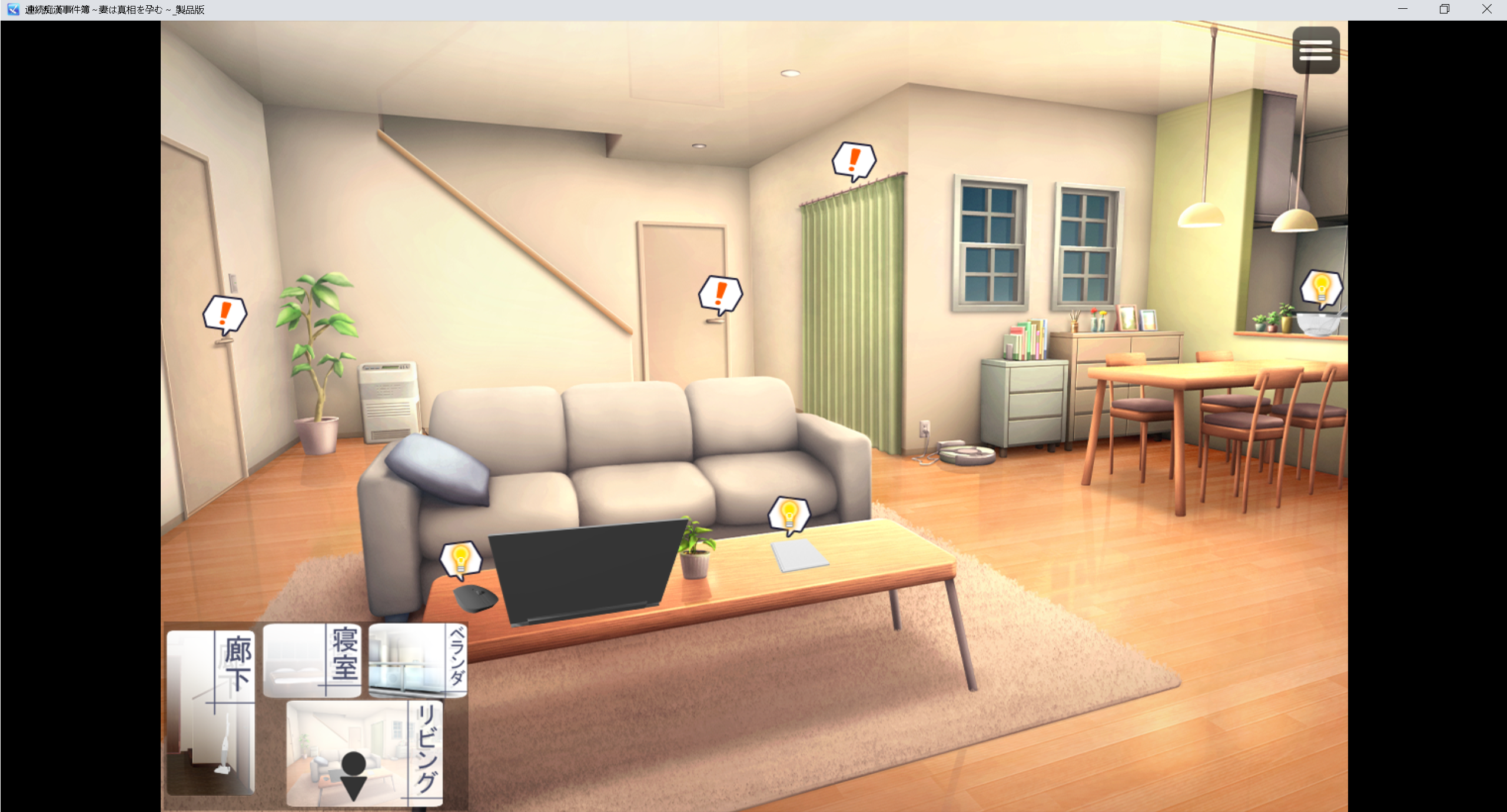Check the lightbulb hint above the notepad

click(x=789, y=515)
